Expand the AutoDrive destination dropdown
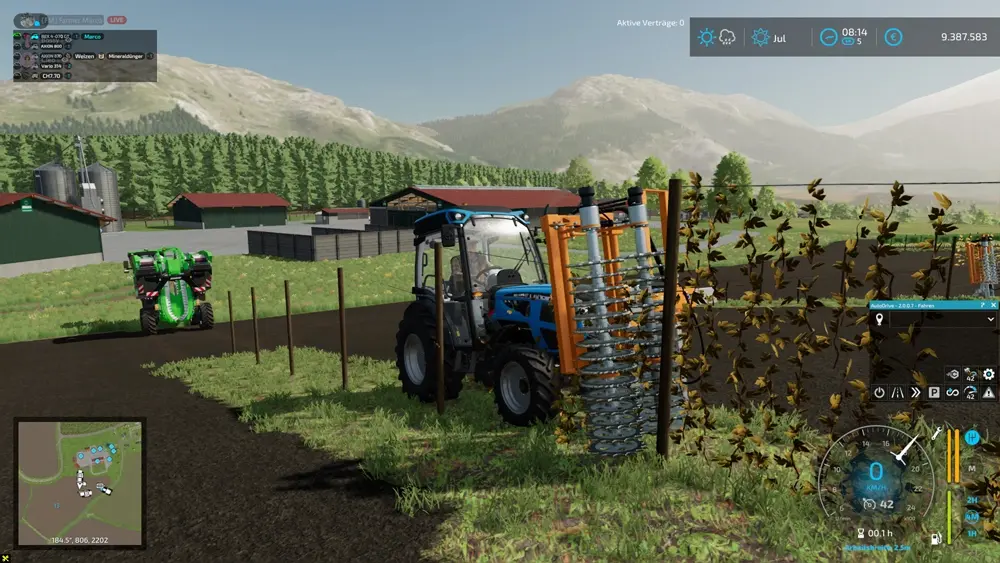The width and height of the screenshot is (1000, 563). tap(990, 319)
